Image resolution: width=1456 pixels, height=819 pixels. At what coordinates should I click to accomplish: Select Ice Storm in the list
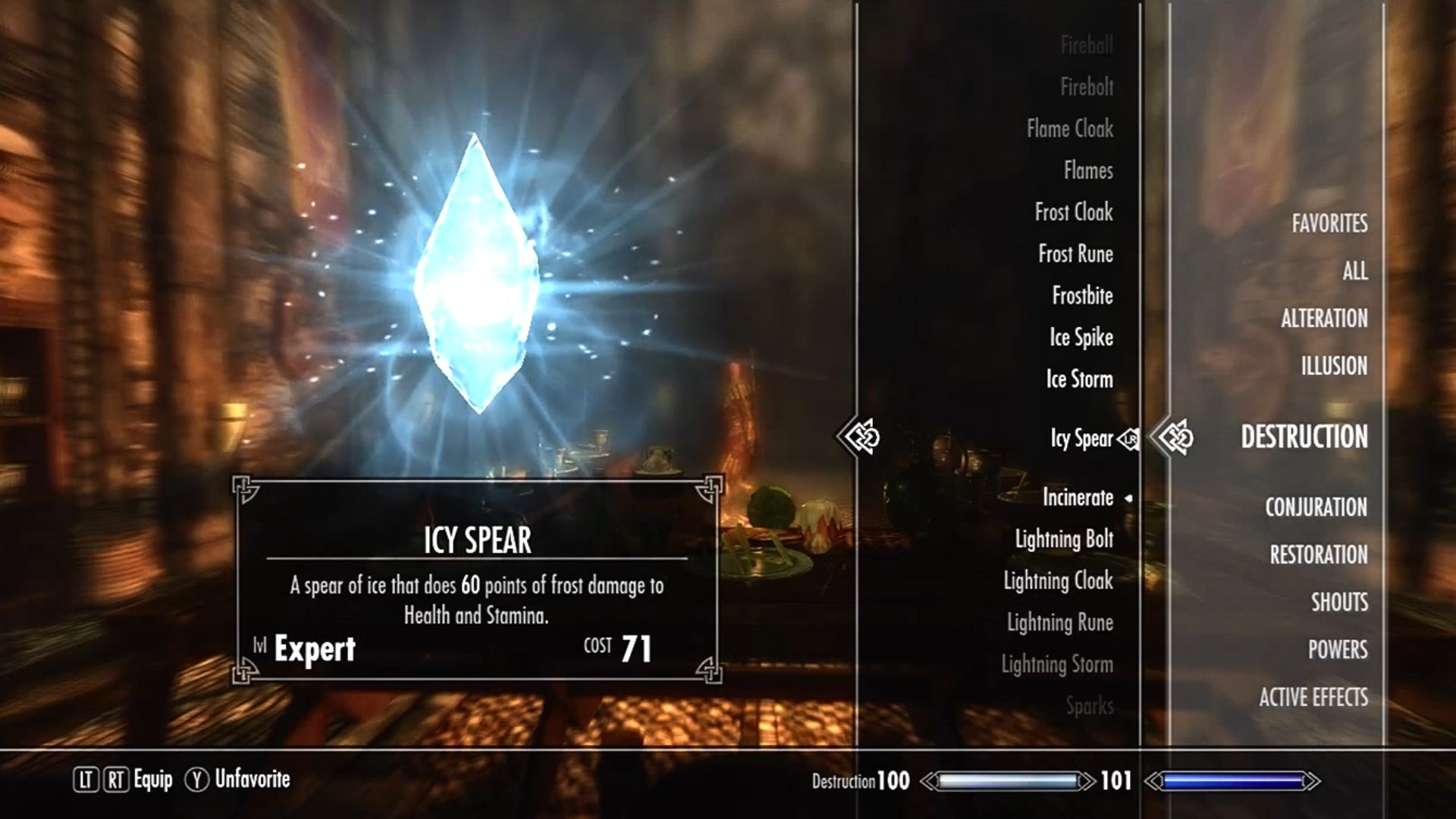(x=1079, y=379)
